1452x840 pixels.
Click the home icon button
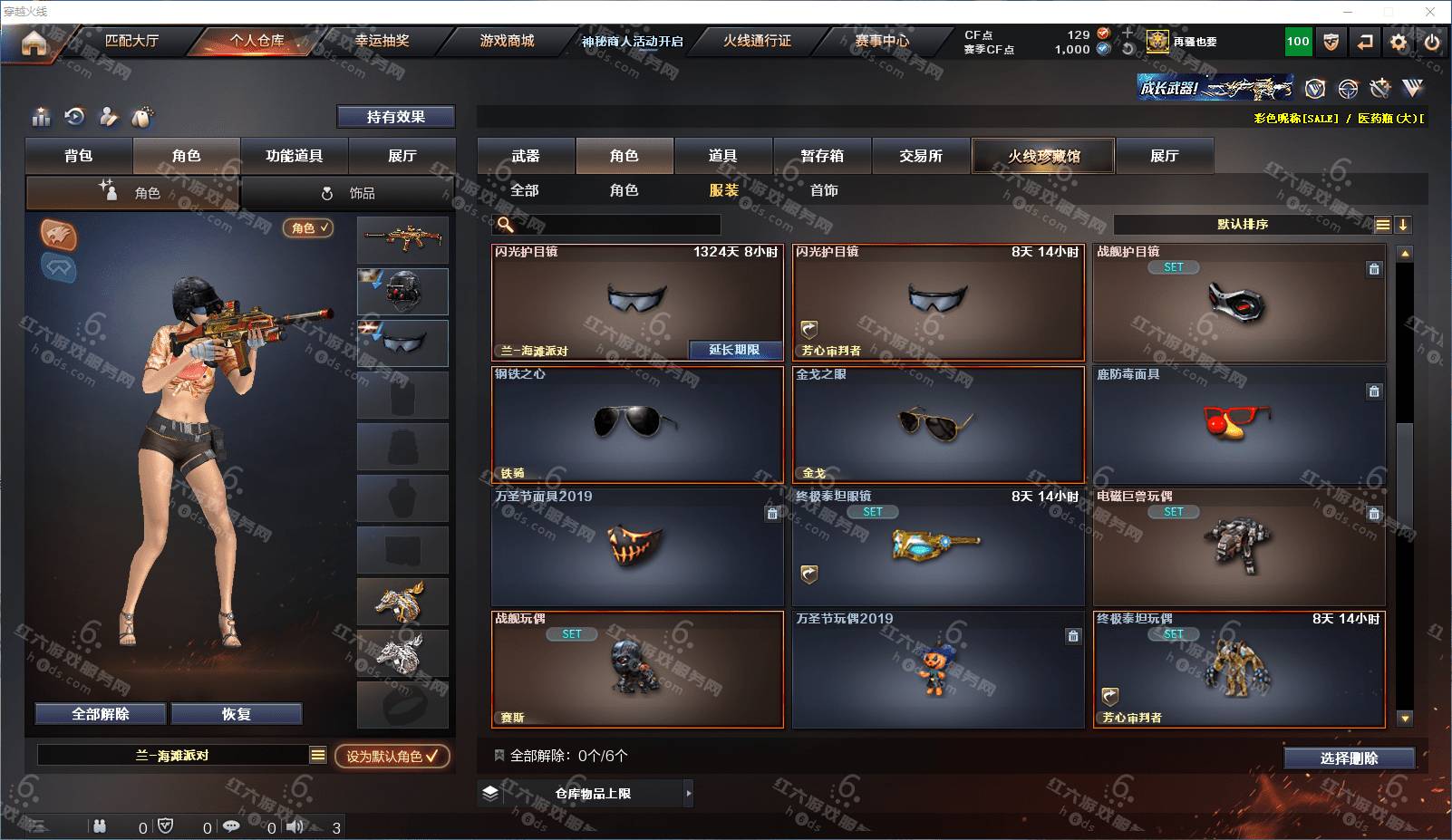[x=34, y=43]
